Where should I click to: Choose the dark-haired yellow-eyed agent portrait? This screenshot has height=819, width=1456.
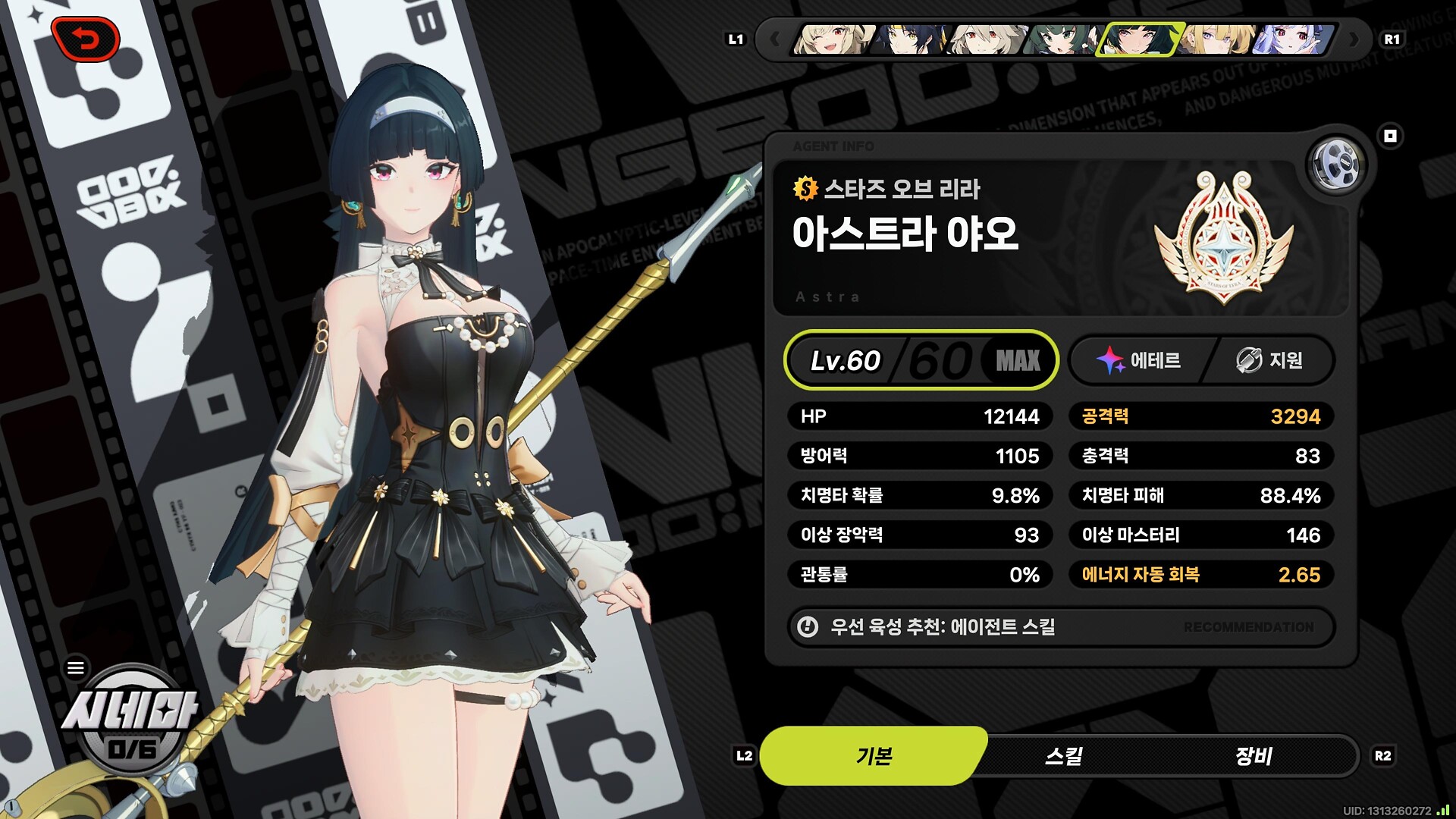click(910, 39)
